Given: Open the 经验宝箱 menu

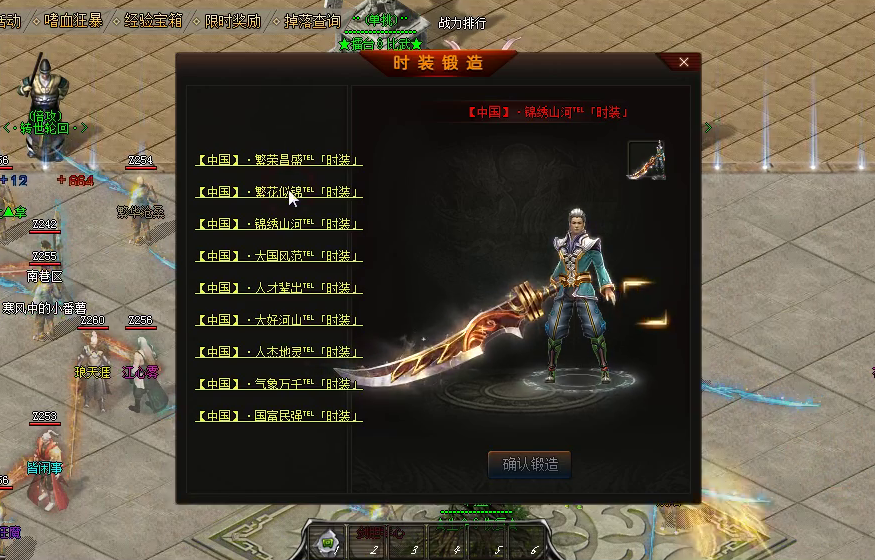Looking at the screenshot, I should tap(153, 21).
